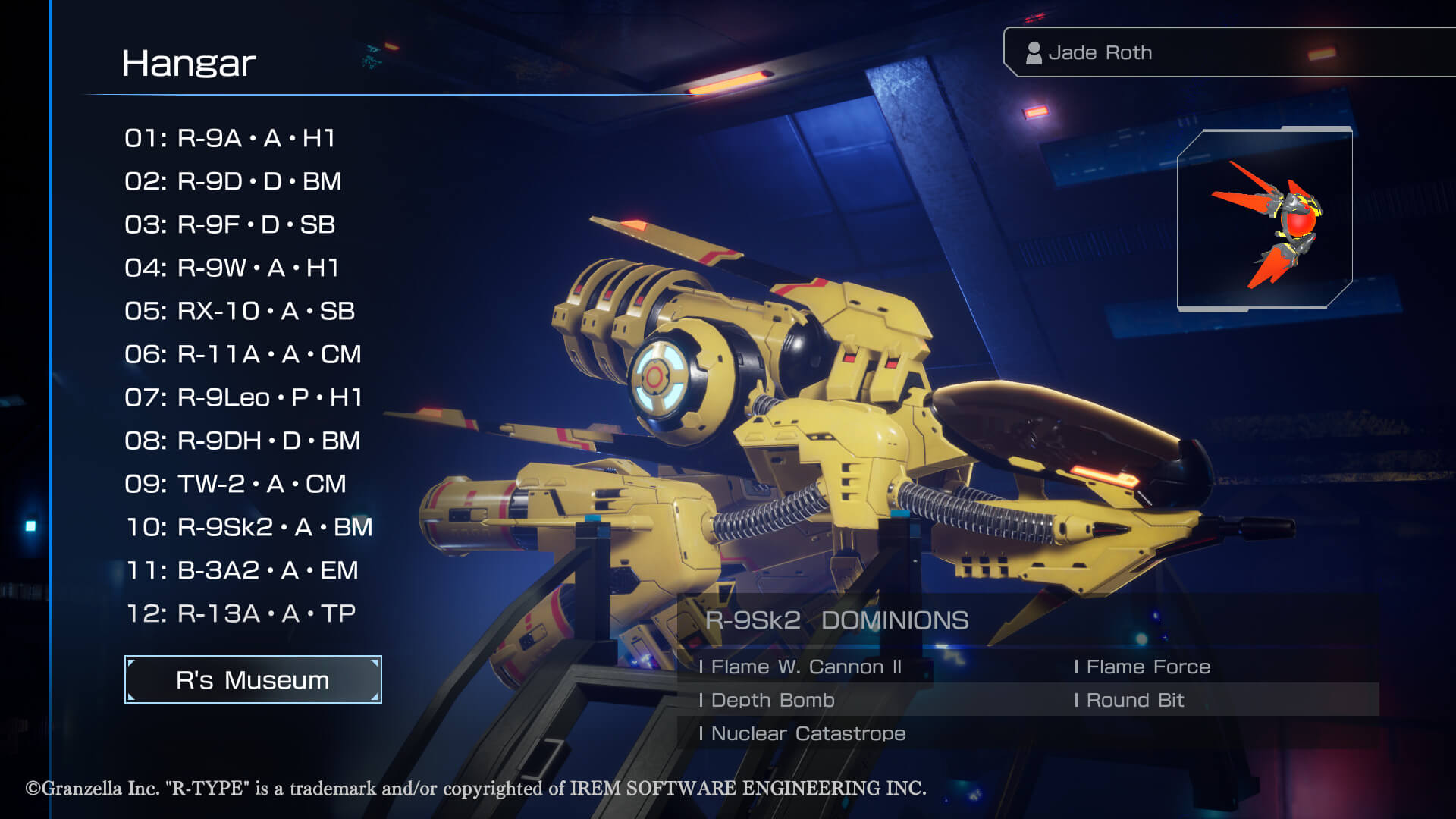Open the Hangar title menu

pos(190,64)
